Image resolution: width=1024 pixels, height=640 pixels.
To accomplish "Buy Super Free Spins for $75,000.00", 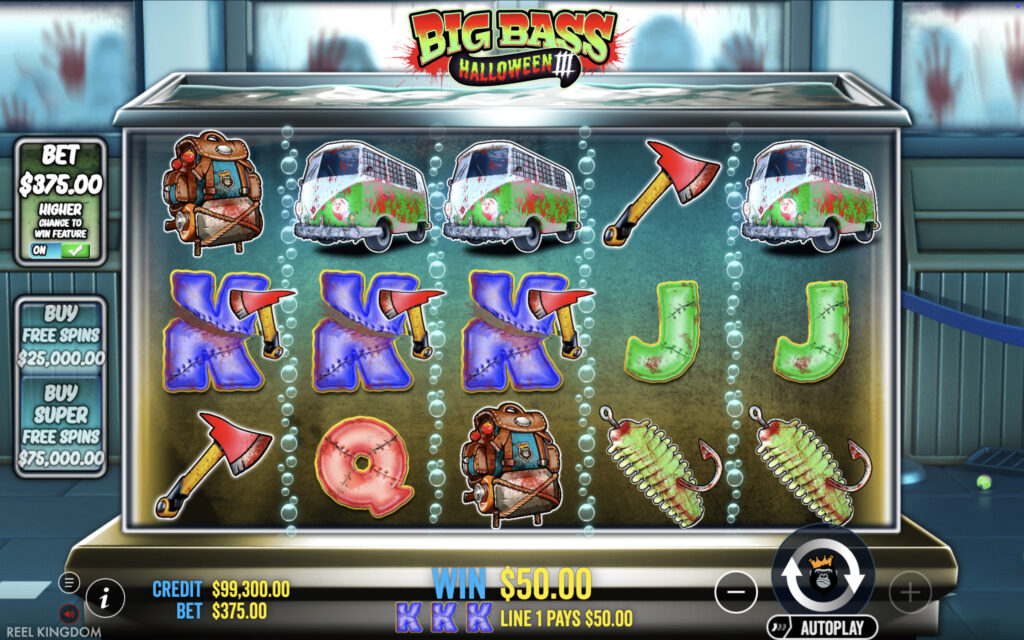I will click(x=61, y=425).
